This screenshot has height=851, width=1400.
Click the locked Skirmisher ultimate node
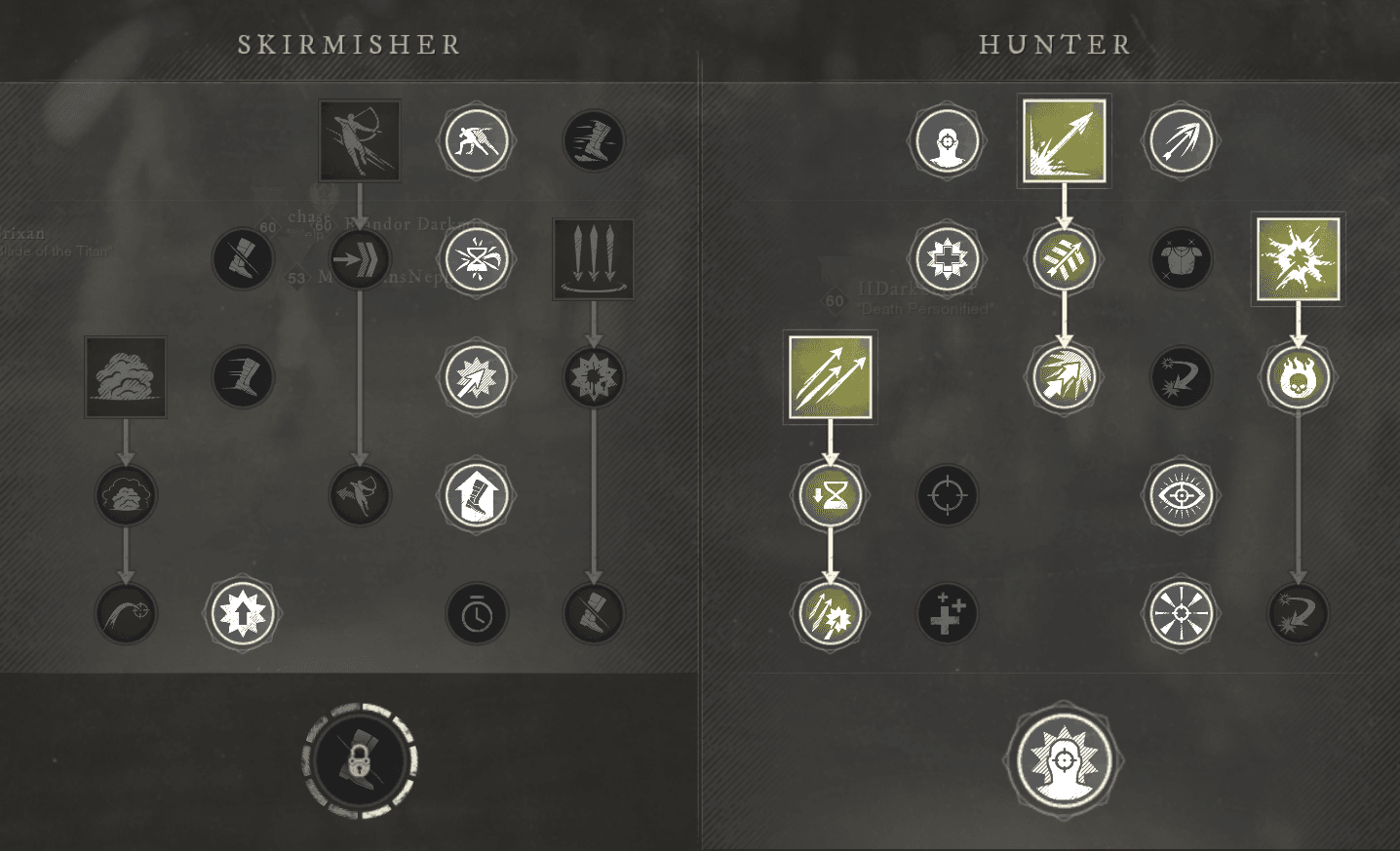pos(359,760)
